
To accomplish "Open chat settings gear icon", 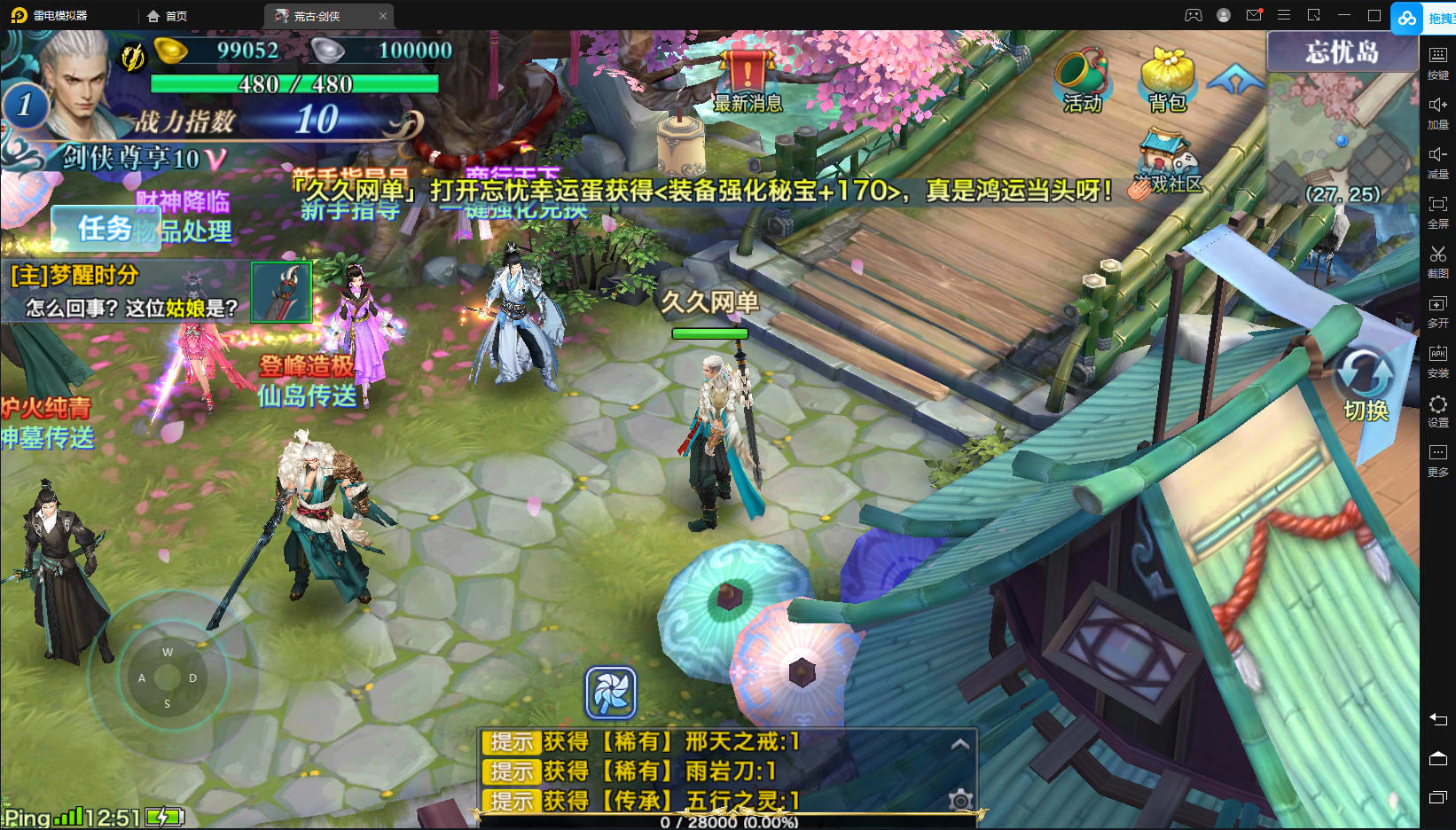I will [x=959, y=800].
